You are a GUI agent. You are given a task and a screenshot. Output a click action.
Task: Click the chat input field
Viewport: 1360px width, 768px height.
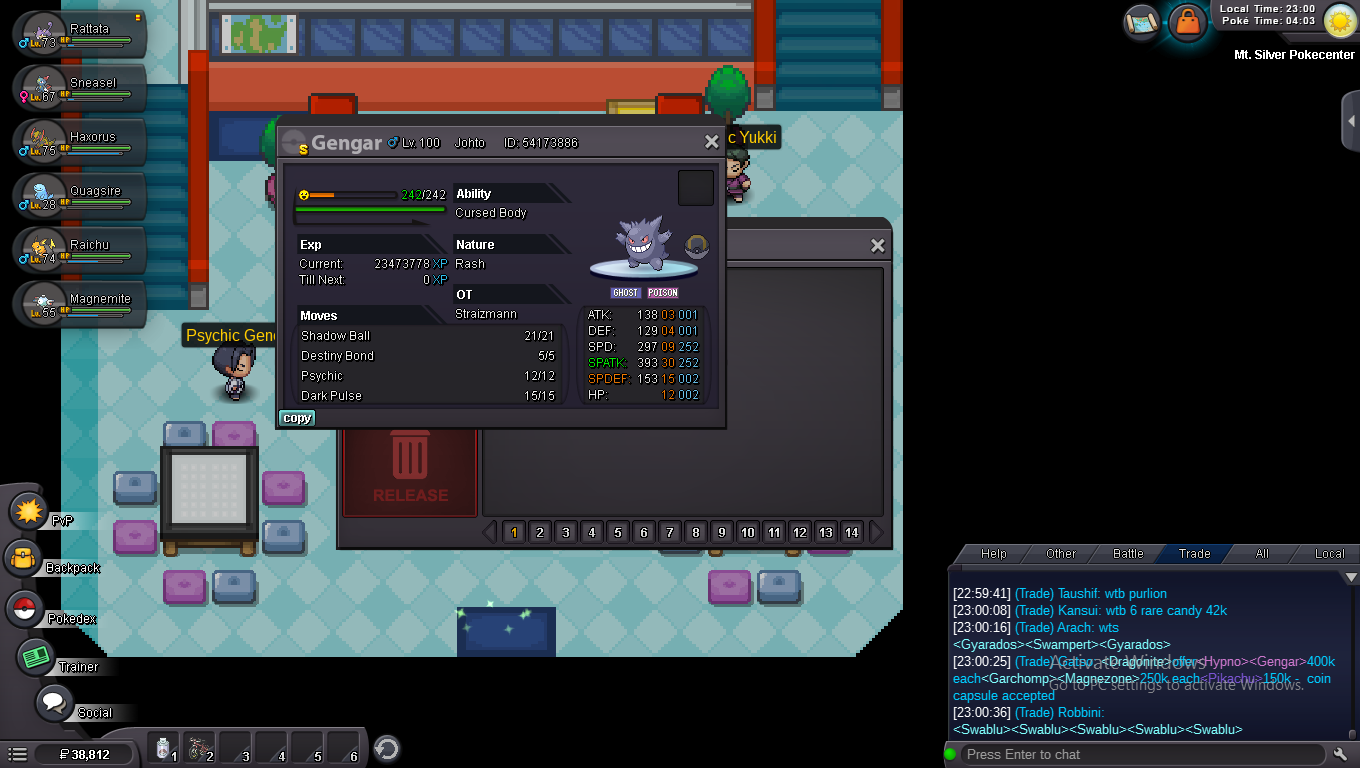pyautogui.click(x=1140, y=754)
